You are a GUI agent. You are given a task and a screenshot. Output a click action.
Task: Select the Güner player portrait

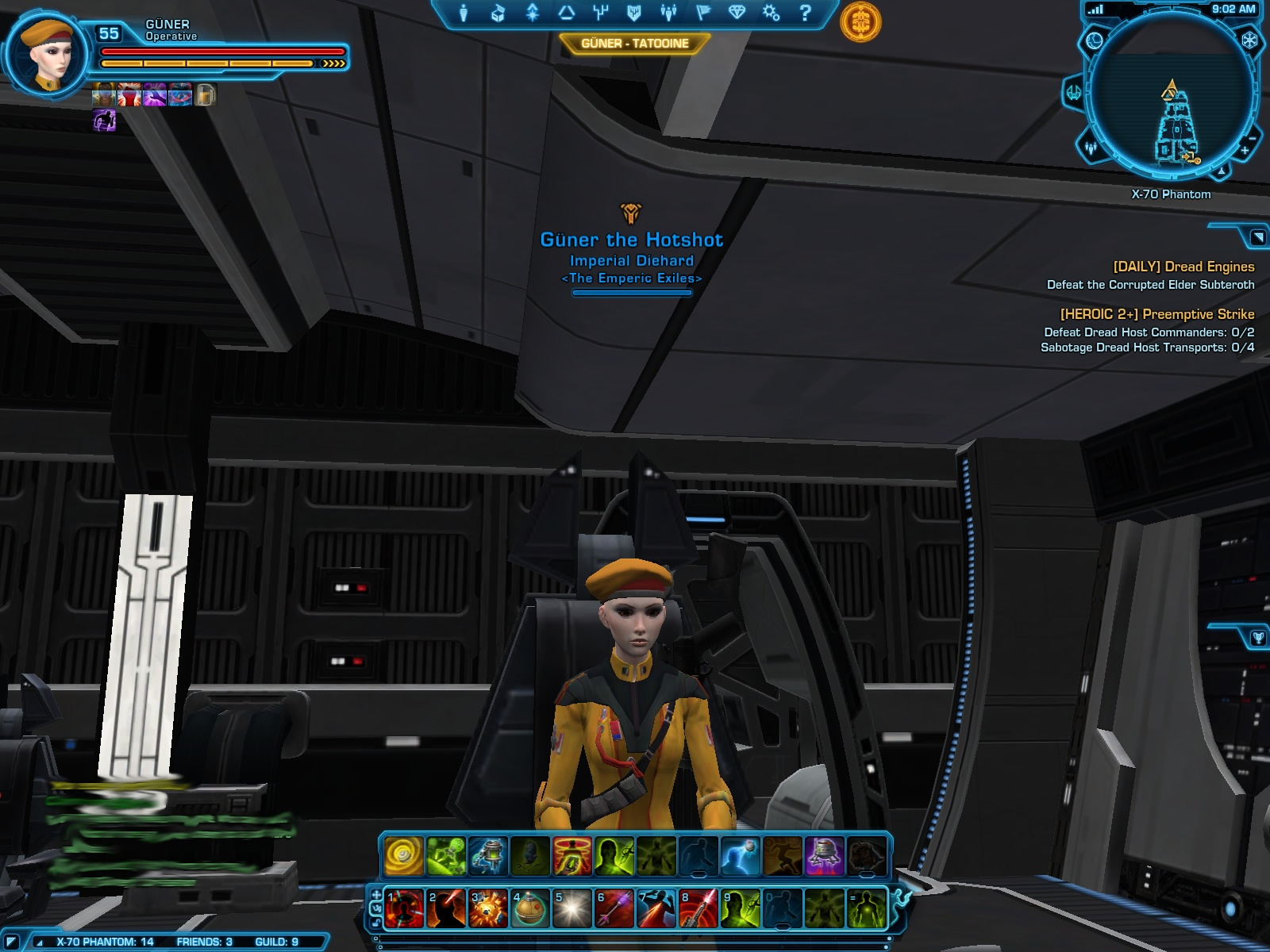(x=49, y=56)
